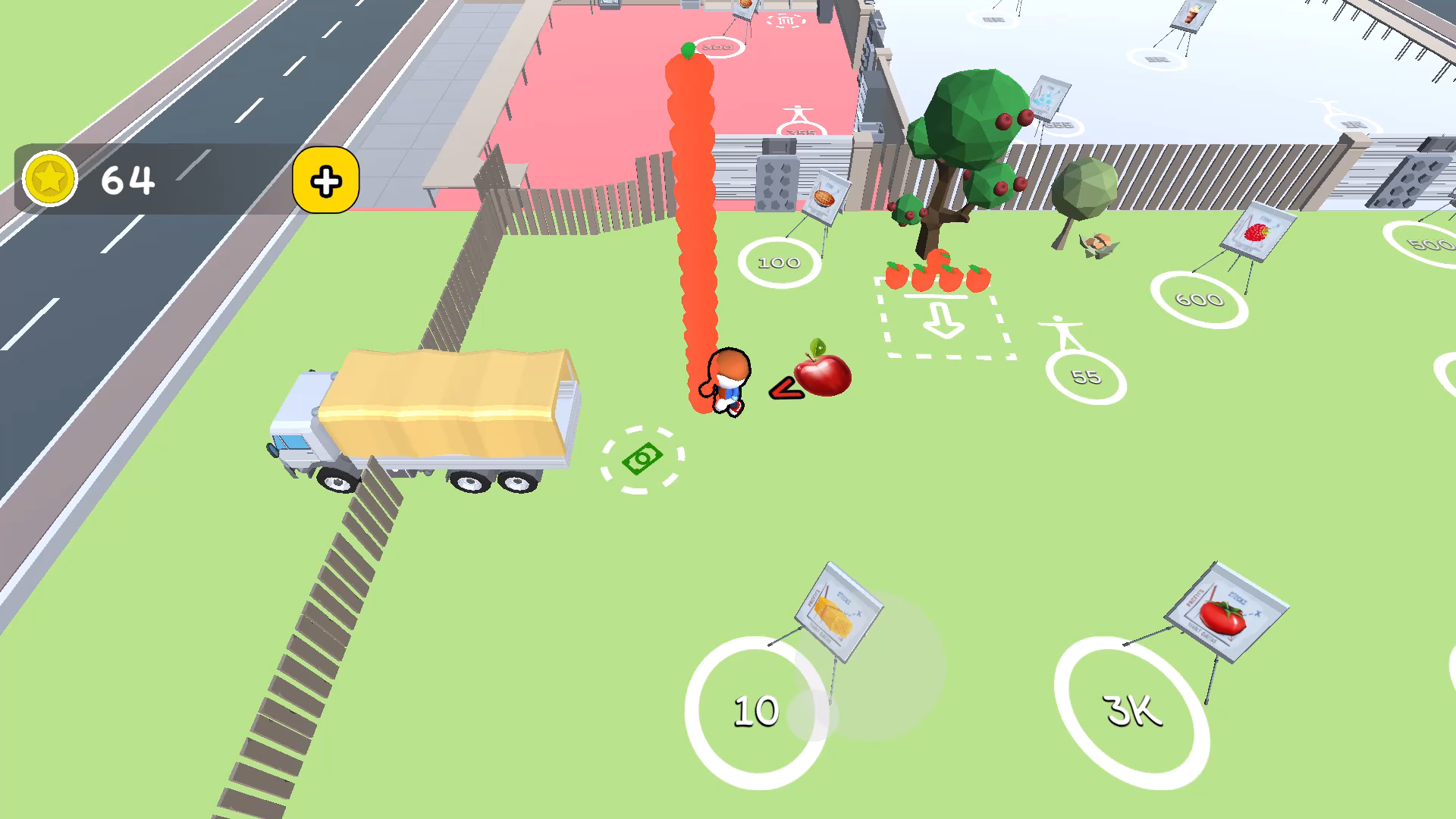This screenshot has height=819, width=1456.
Task: Click the museum icon circle on the red floor
Action: tap(786, 22)
